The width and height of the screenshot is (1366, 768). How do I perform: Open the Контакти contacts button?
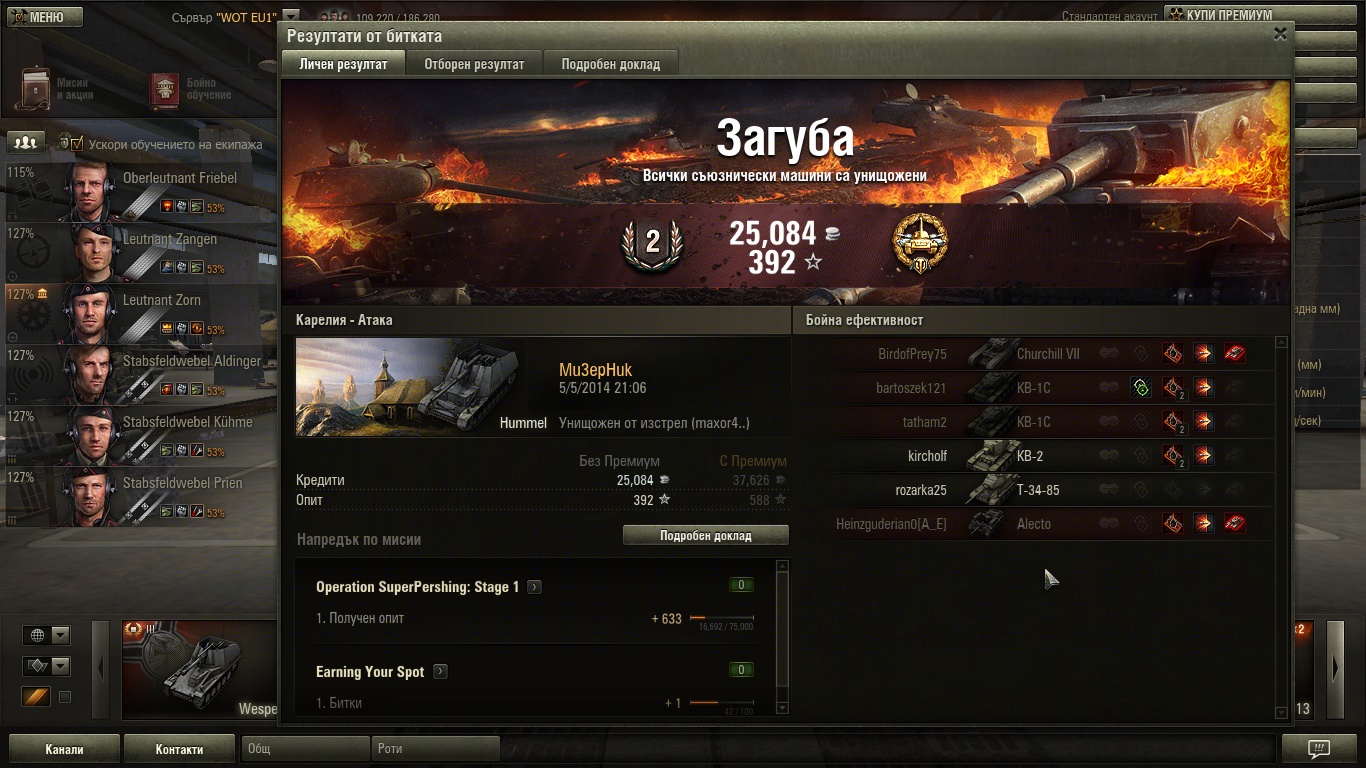click(179, 749)
